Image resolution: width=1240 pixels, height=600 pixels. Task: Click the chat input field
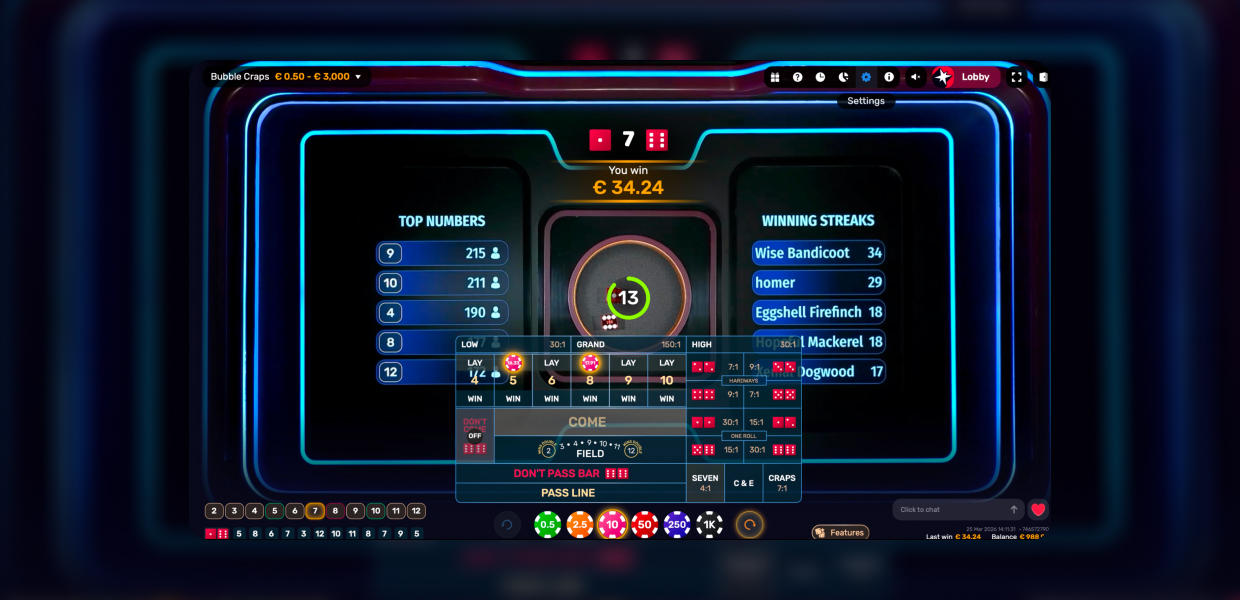950,510
